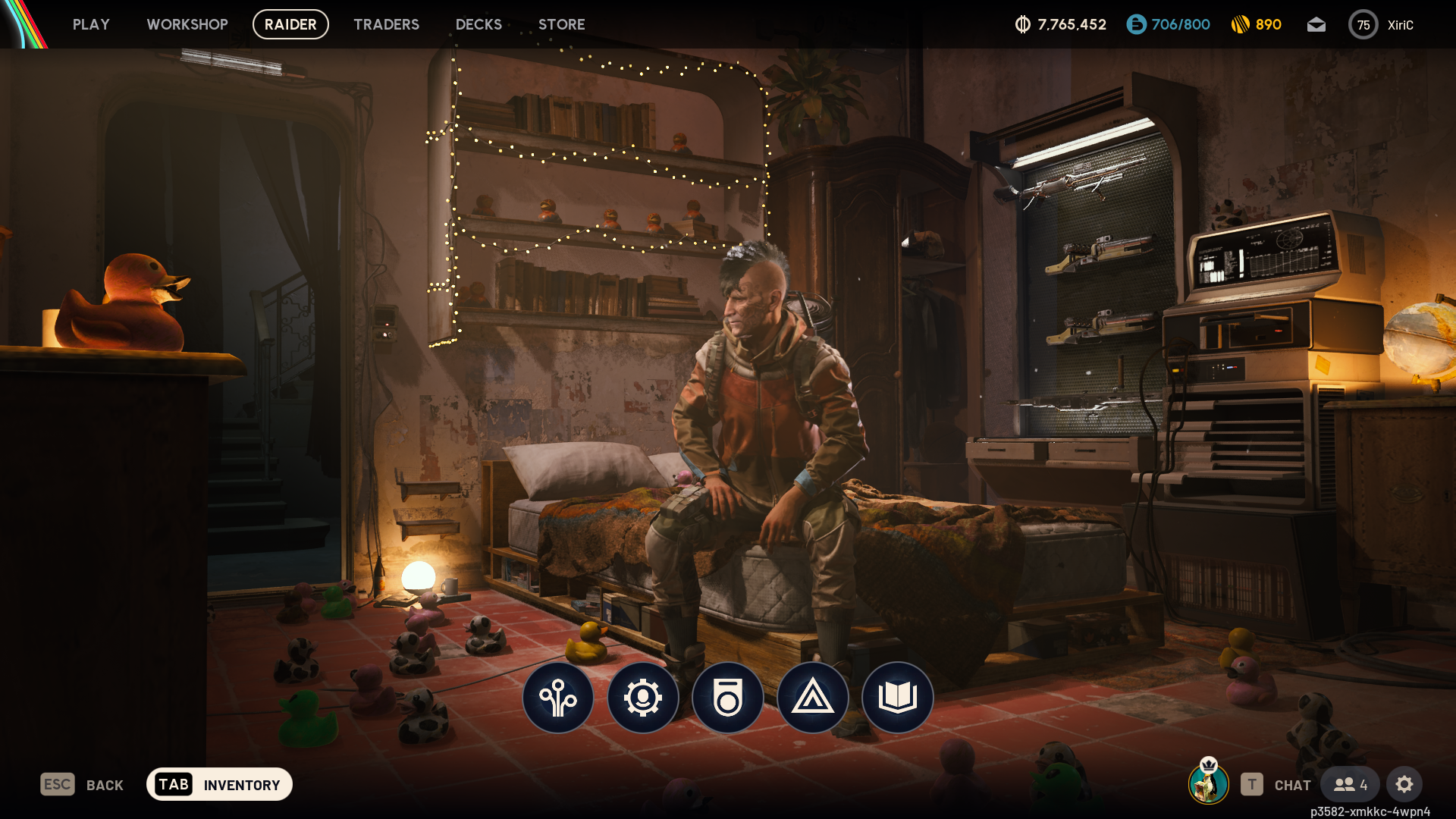The image size is (1456, 819).
Task: Open the XiriC player profile
Action: 1381,25
